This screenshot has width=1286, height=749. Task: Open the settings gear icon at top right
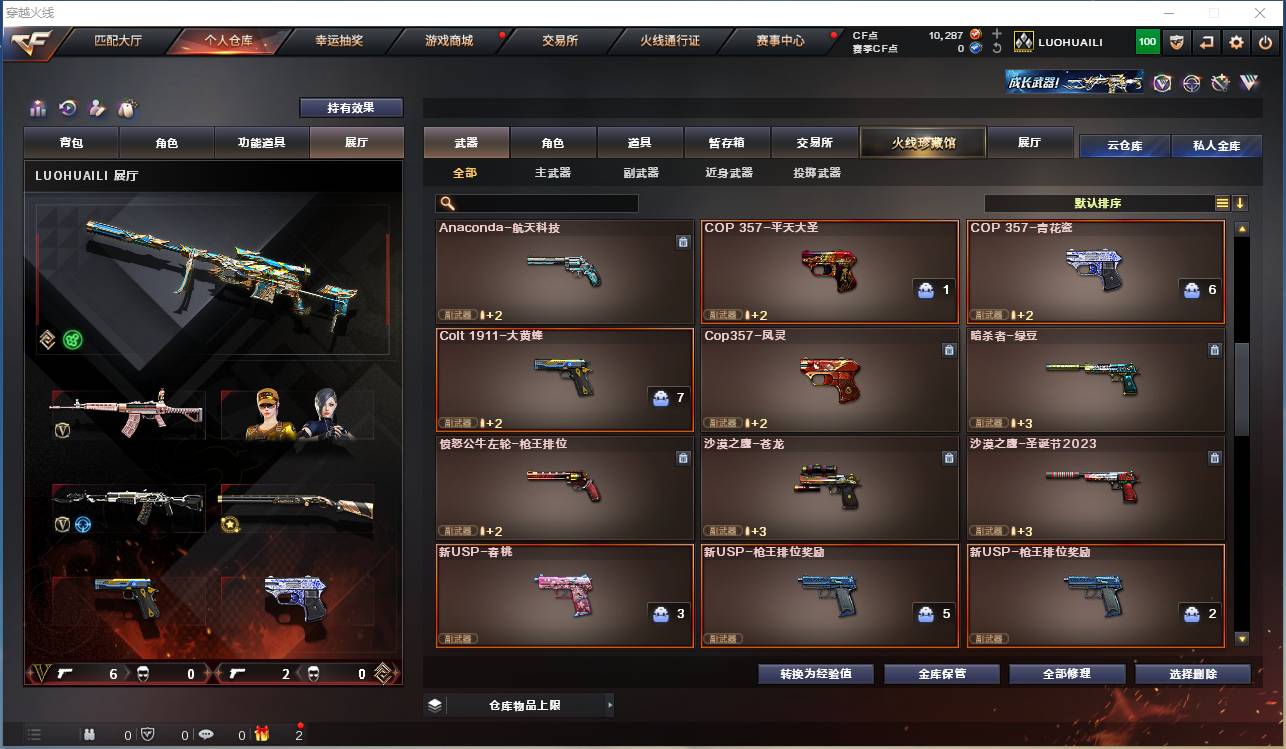click(x=1236, y=42)
